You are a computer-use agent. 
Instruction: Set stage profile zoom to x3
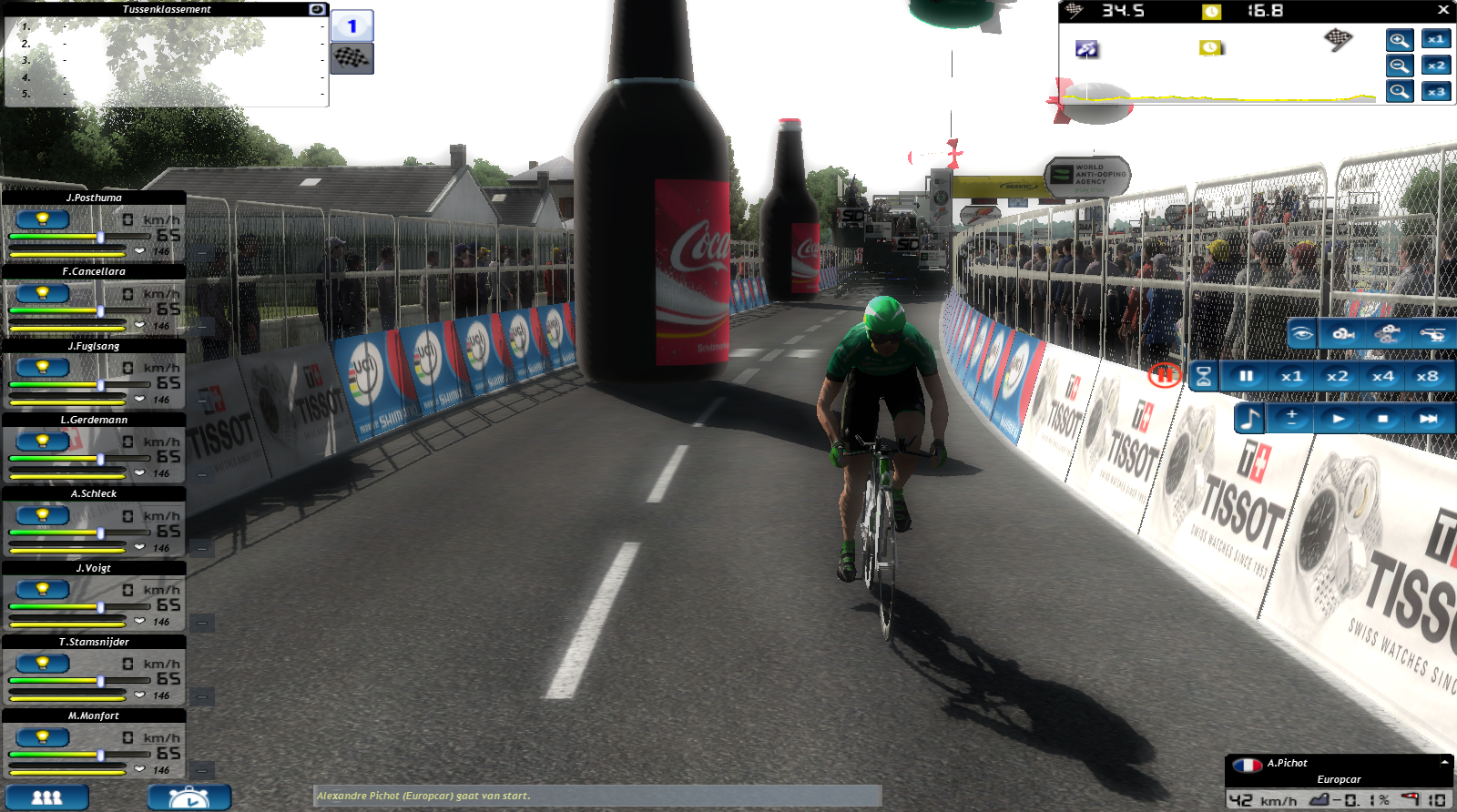(x=1436, y=92)
